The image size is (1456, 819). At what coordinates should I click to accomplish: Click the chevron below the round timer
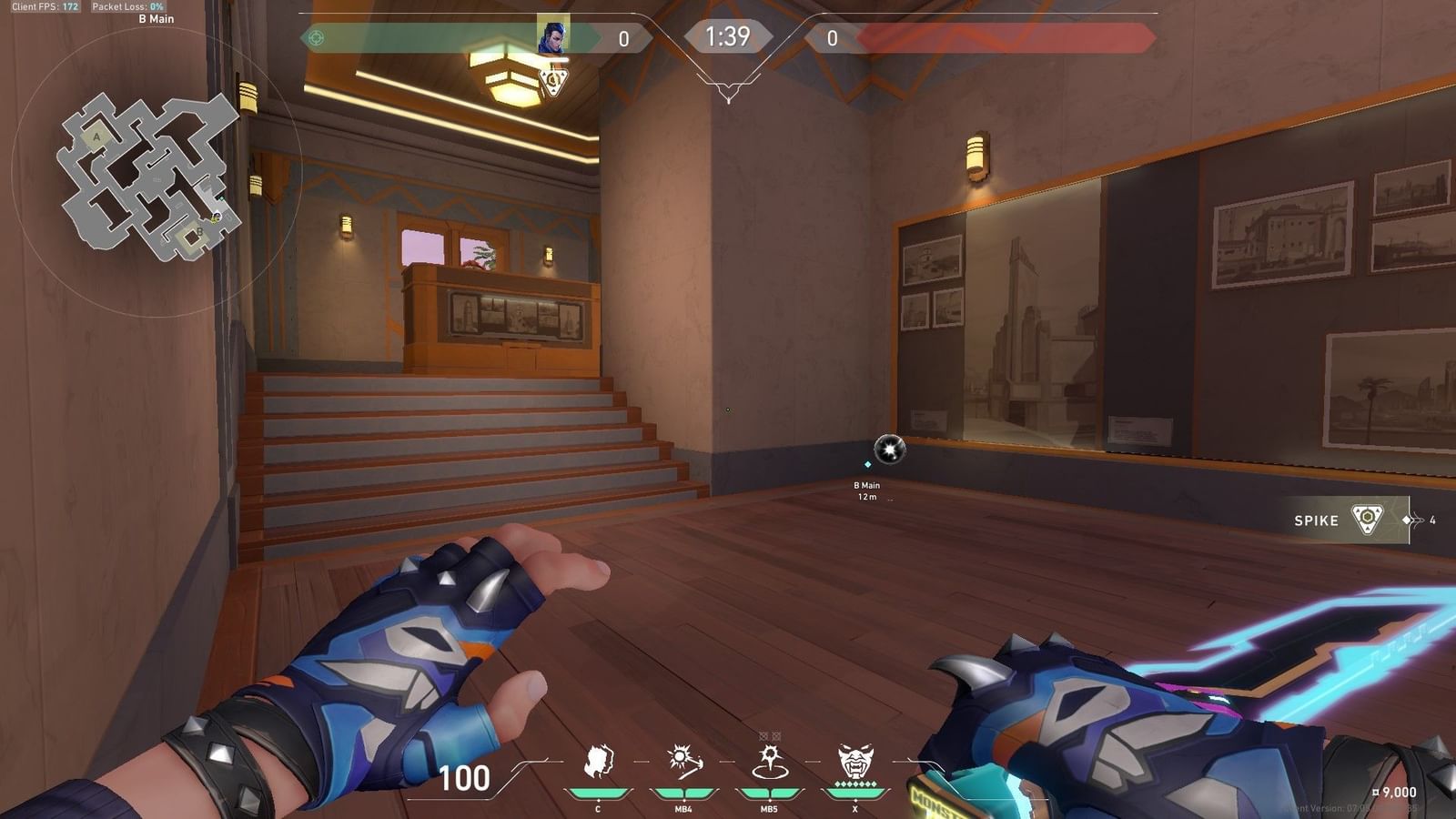coord(728,92)
